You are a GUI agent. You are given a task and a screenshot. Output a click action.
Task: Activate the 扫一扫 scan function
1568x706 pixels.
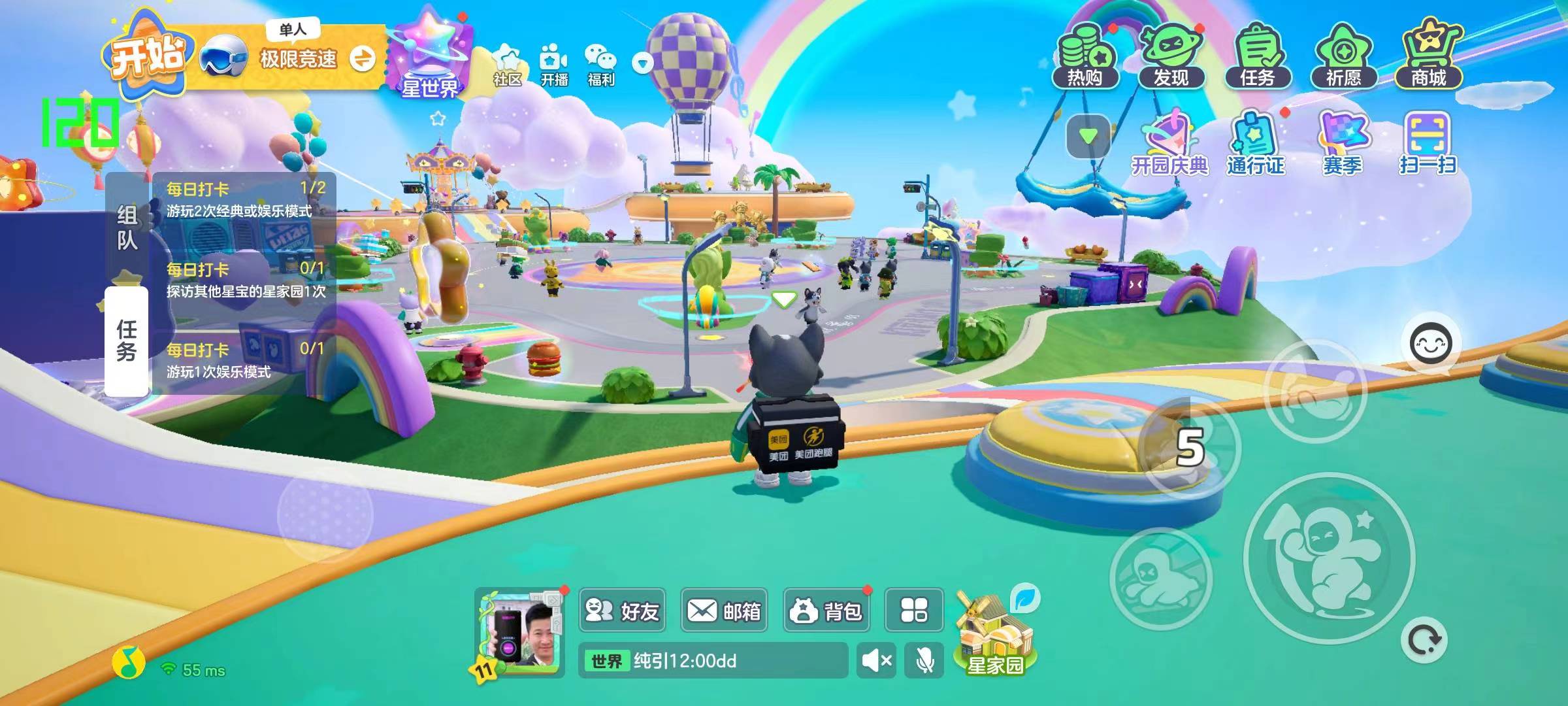coord(1428,145)
